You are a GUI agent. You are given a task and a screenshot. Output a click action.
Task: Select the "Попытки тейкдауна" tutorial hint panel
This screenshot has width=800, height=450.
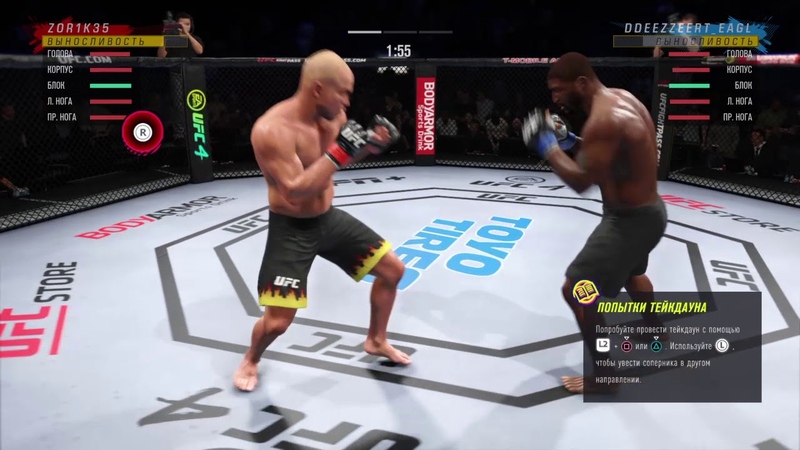(x=672, y=346)
